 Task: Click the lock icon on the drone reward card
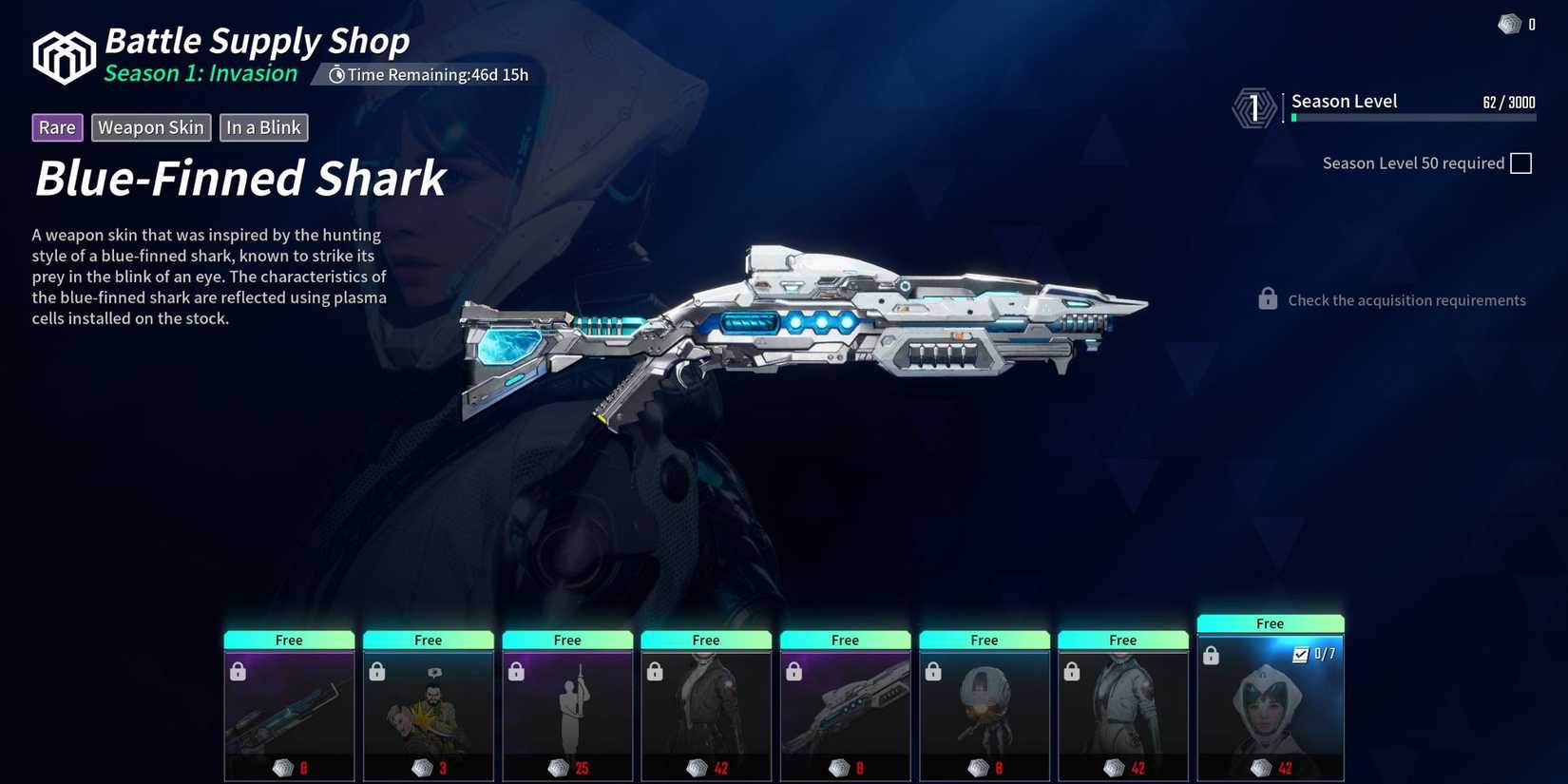(x=932, y=671)
